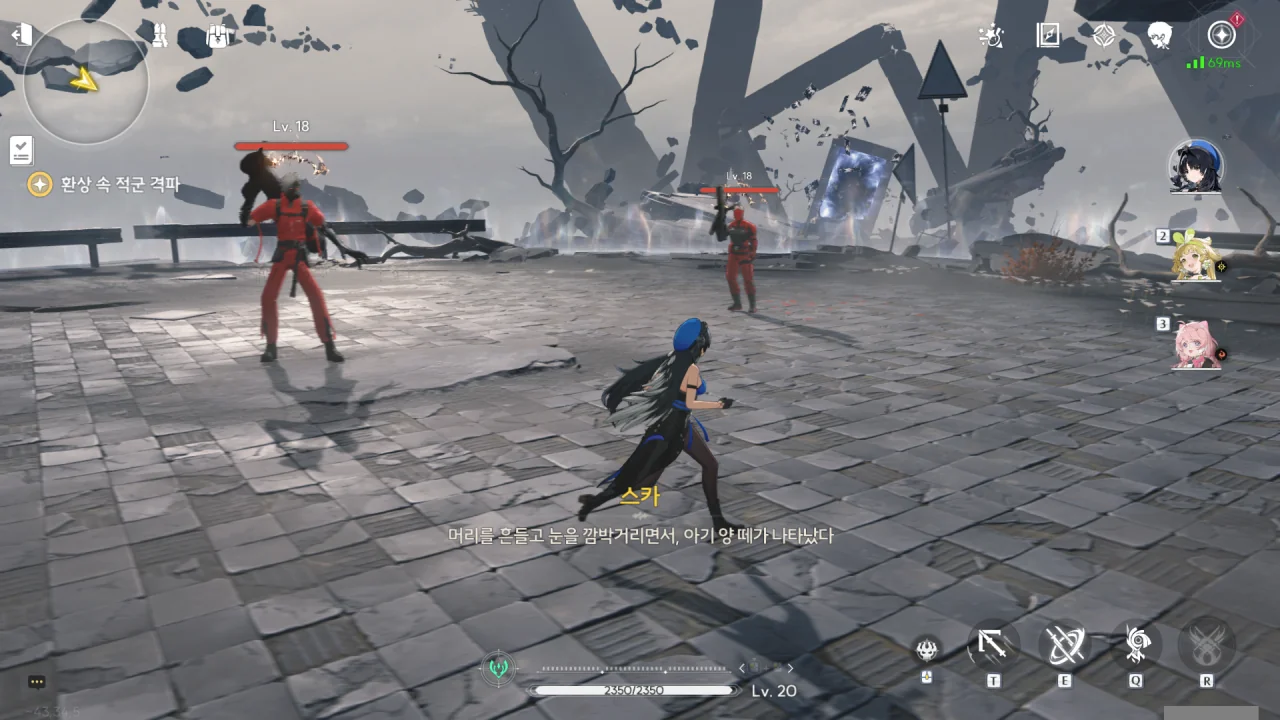Activate the flaming skull ability
This screenshot has height=720, width=1280.
927,648
